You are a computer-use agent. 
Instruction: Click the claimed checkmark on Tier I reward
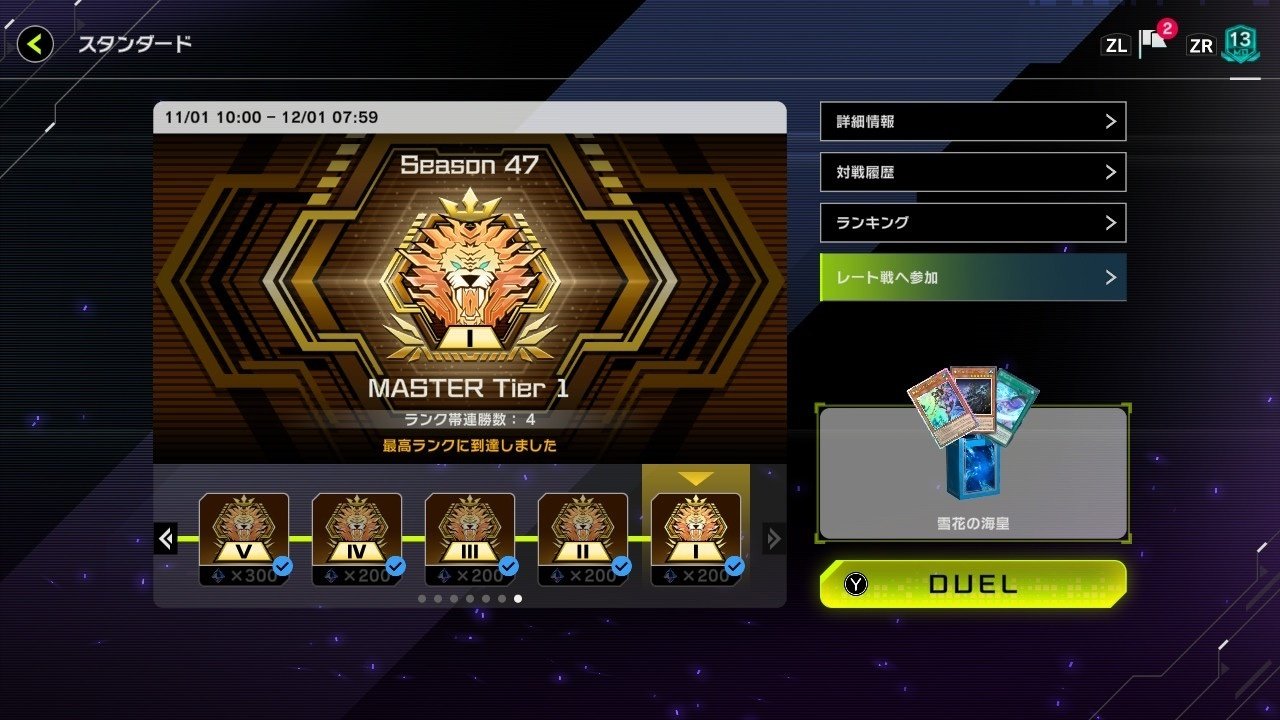(733, 566)
